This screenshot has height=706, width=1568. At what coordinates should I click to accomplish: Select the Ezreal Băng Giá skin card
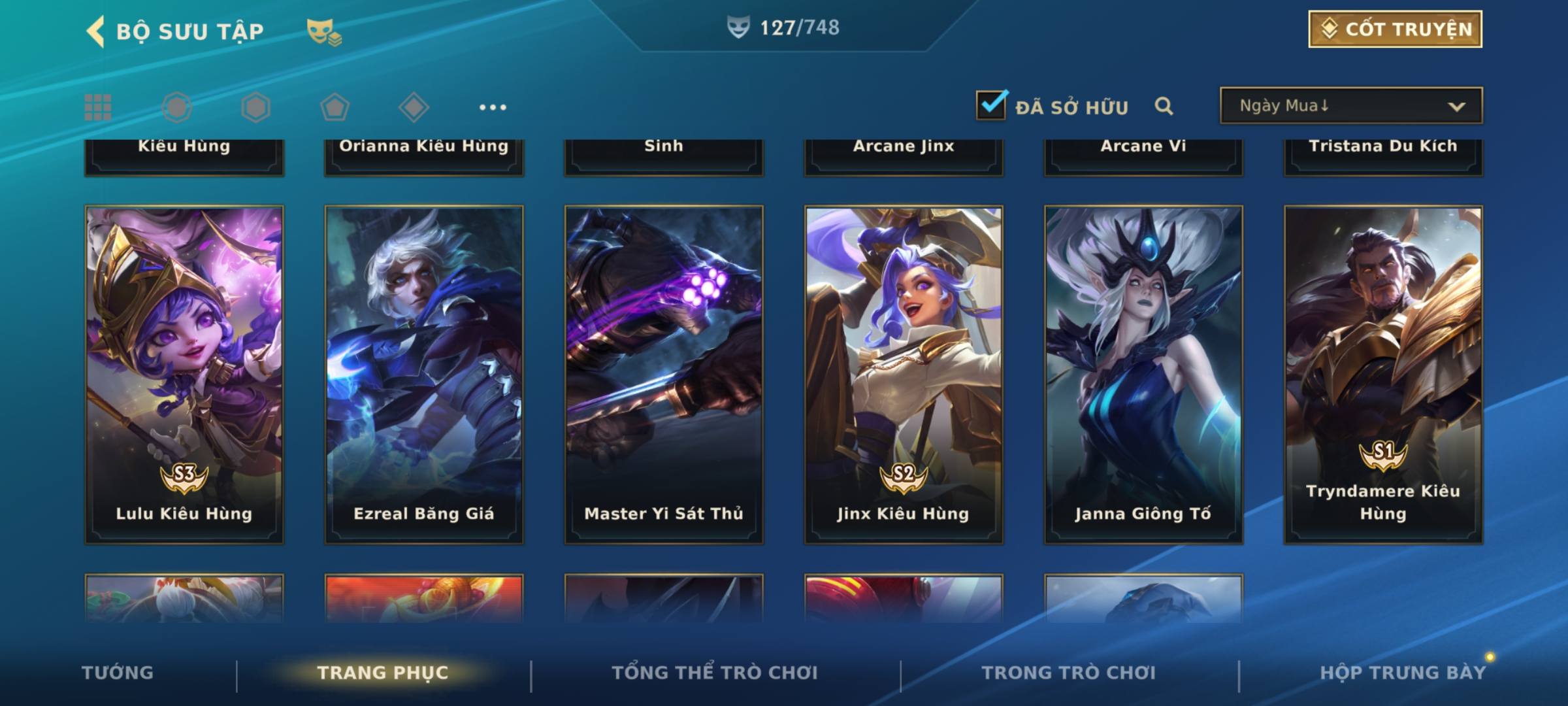424,374
